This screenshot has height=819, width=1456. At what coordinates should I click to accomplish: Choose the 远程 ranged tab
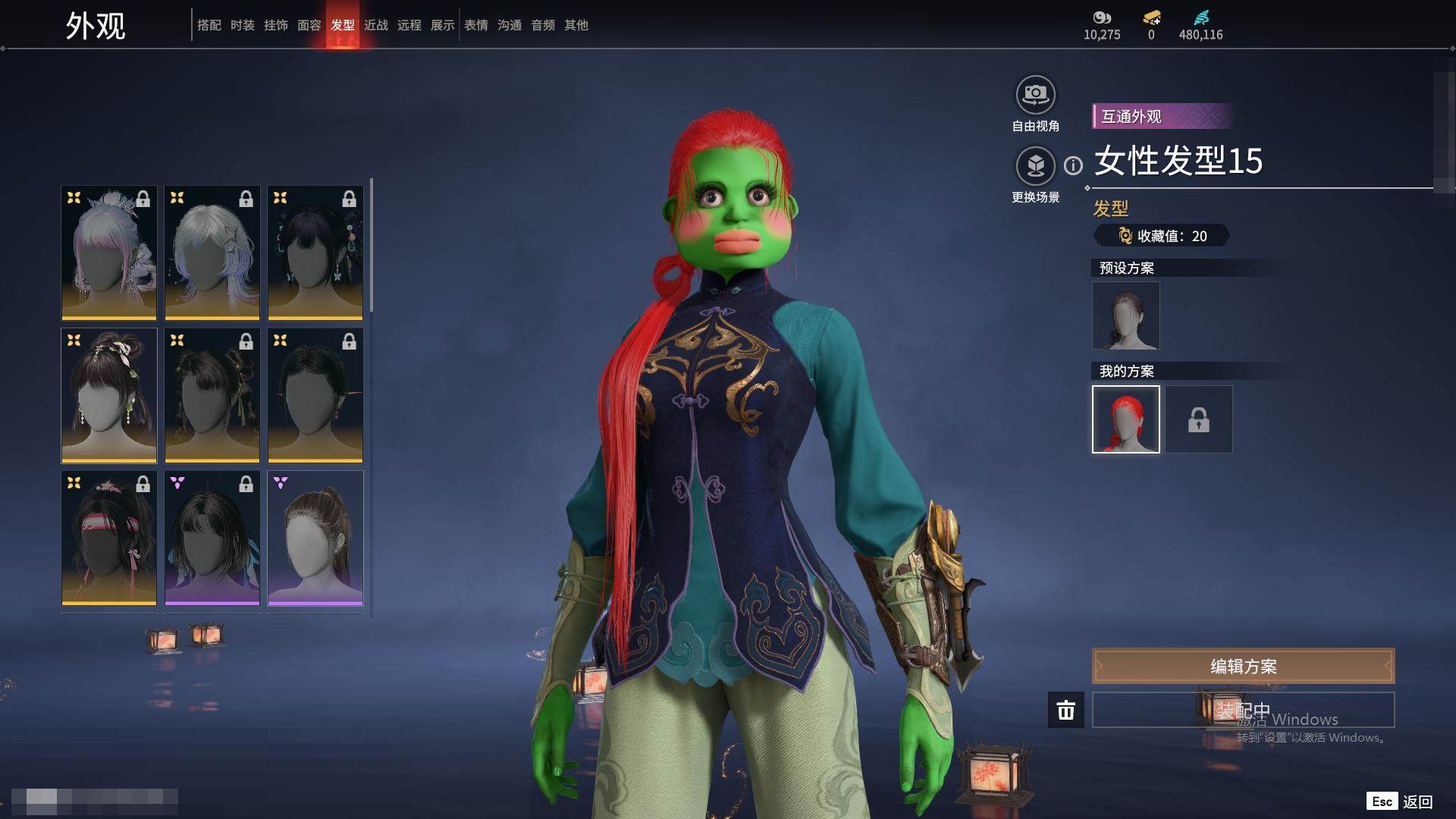(409, 25)
